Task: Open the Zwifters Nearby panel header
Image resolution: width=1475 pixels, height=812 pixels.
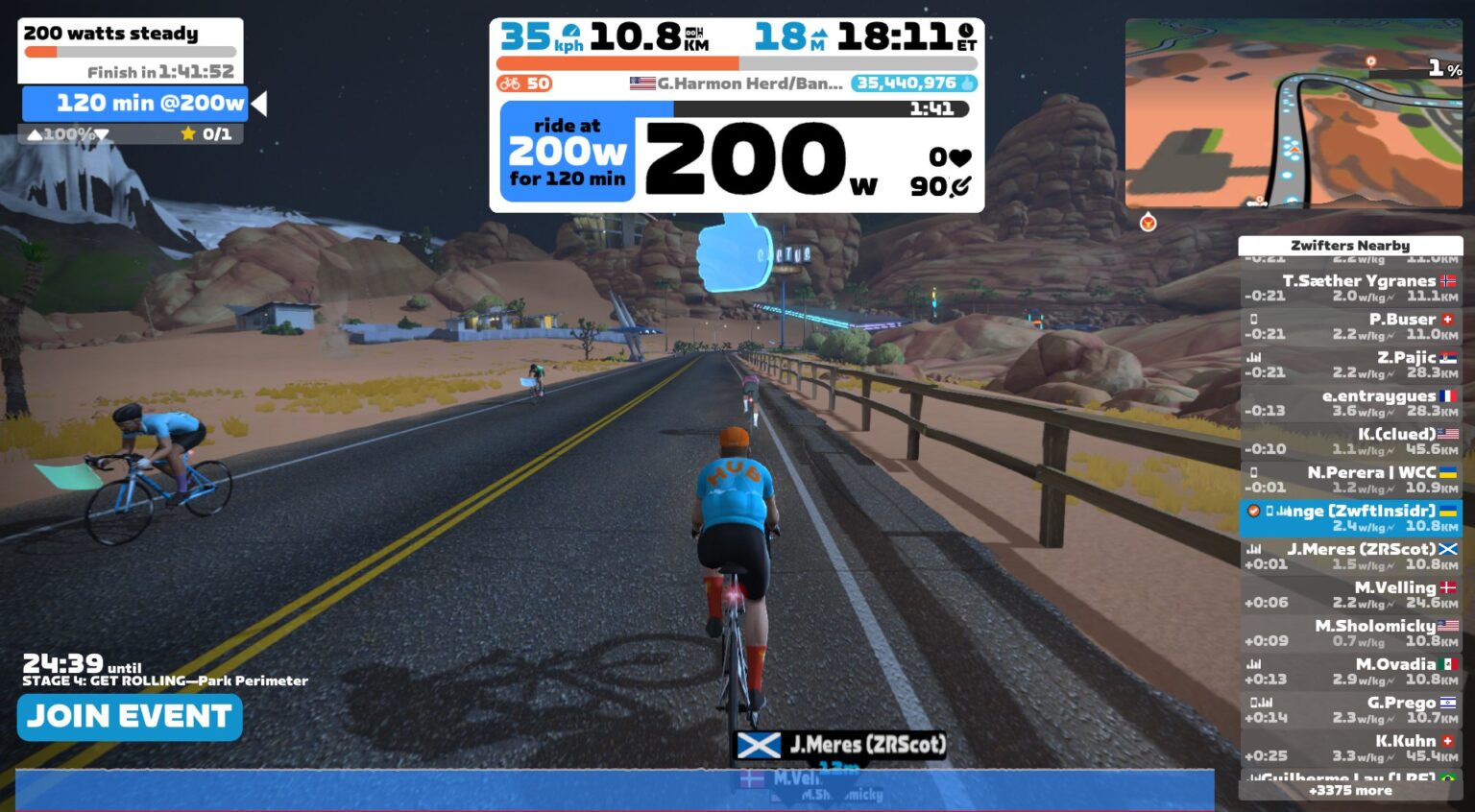Action: 1349,246
